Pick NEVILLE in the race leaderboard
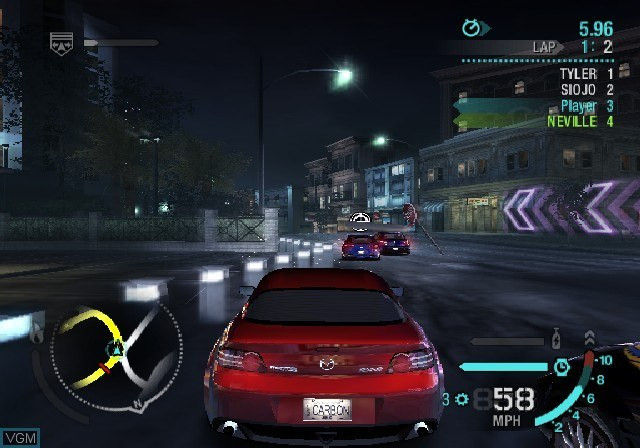This screenshot has width=640, height=448. pos(580,122)
